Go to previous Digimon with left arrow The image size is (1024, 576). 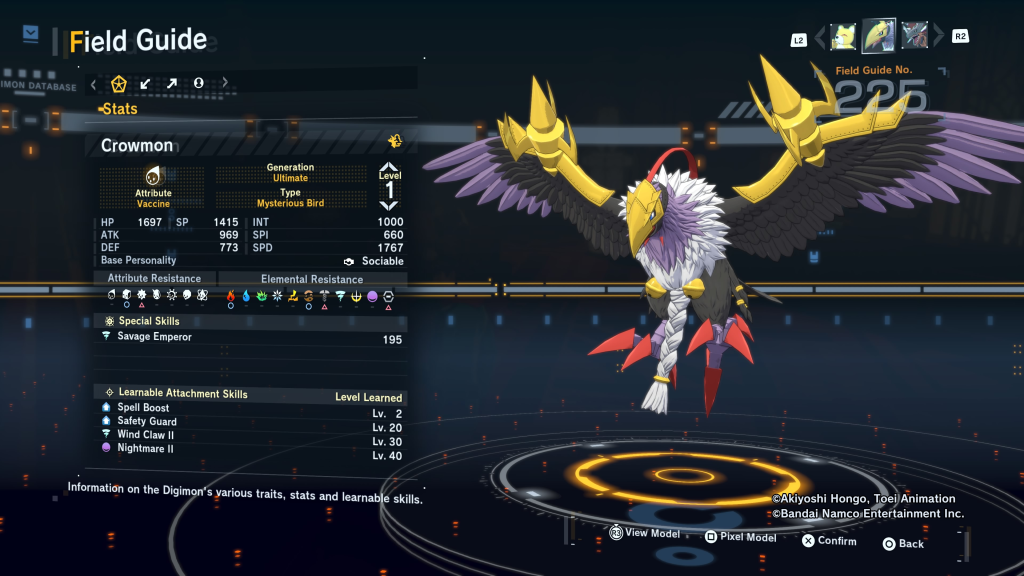(821, 38)
